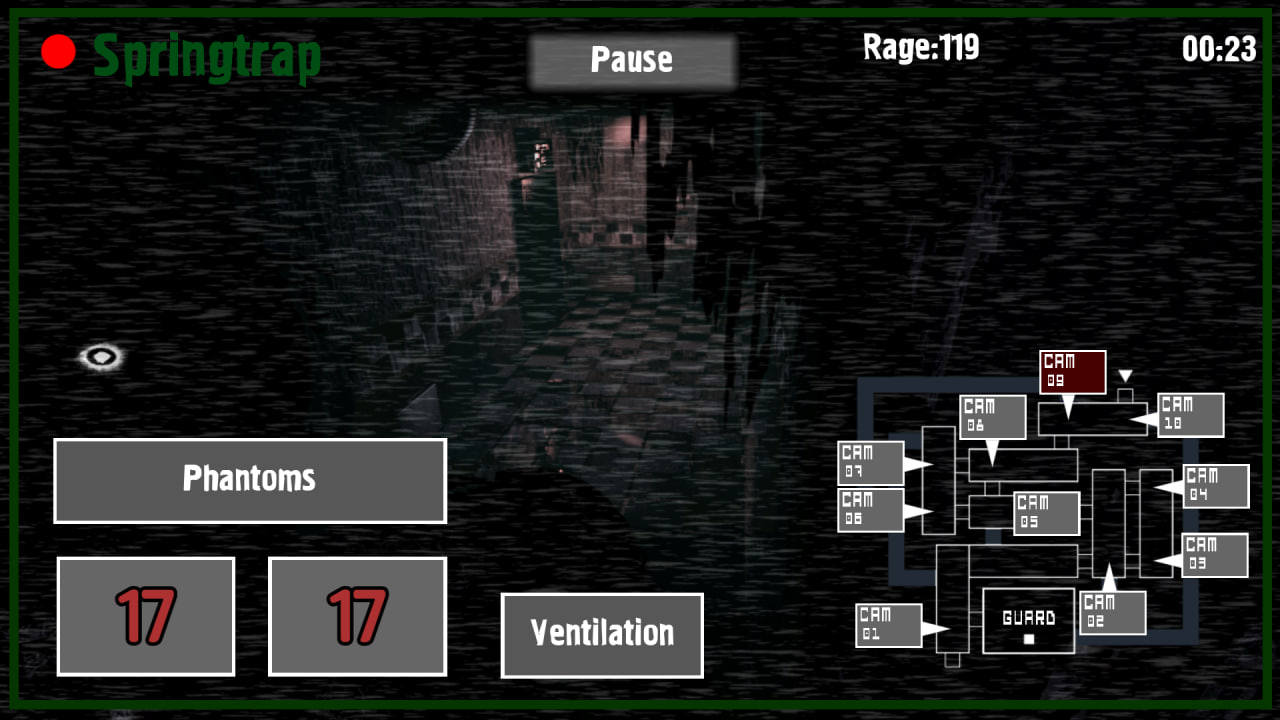Switch to the CAM 01 feed
The width and height of the screenshot is (1280, 720).
[888, 622]
